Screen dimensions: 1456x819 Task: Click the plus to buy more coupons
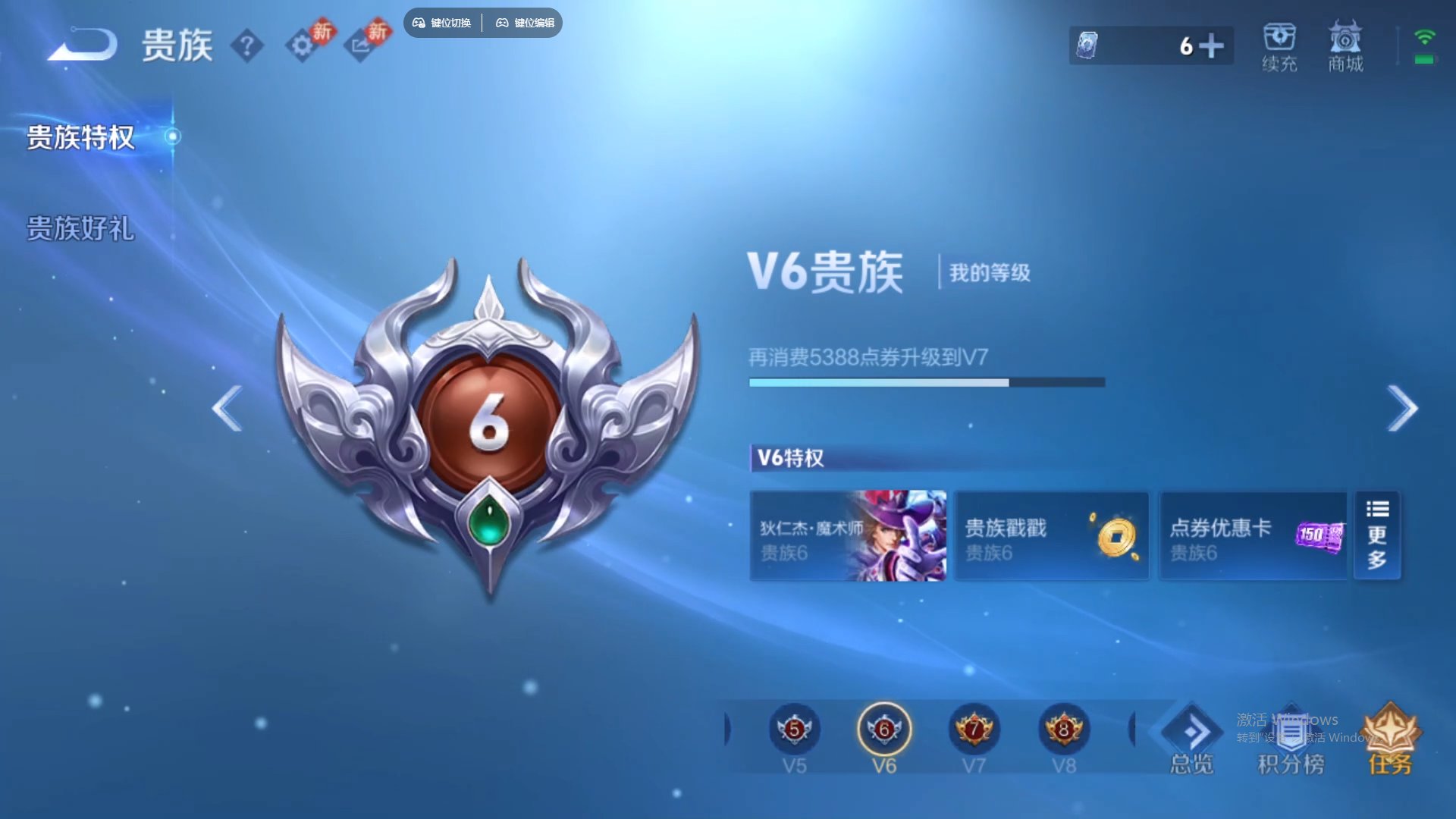pyautogui.click(x=1213, y=45)
